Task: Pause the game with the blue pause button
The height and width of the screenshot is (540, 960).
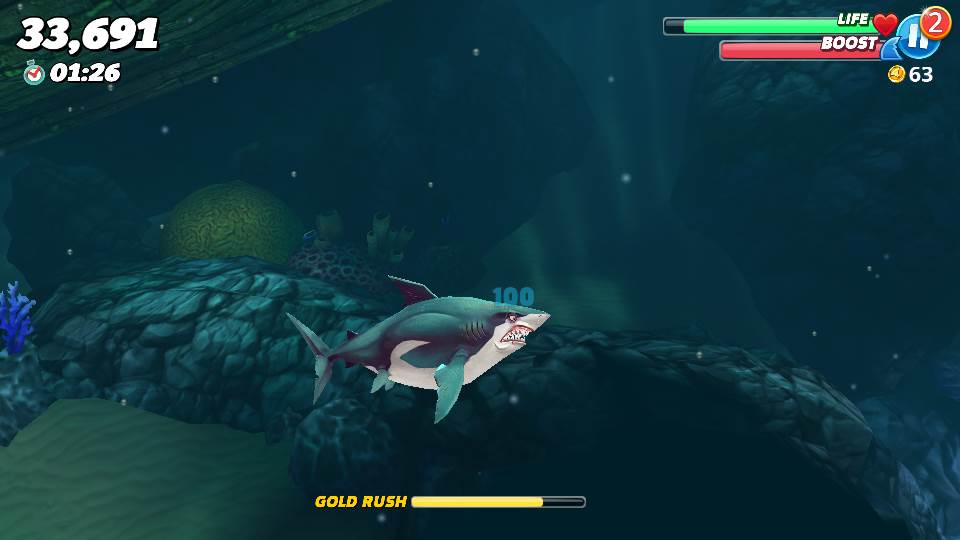Action: pos(916,39)
